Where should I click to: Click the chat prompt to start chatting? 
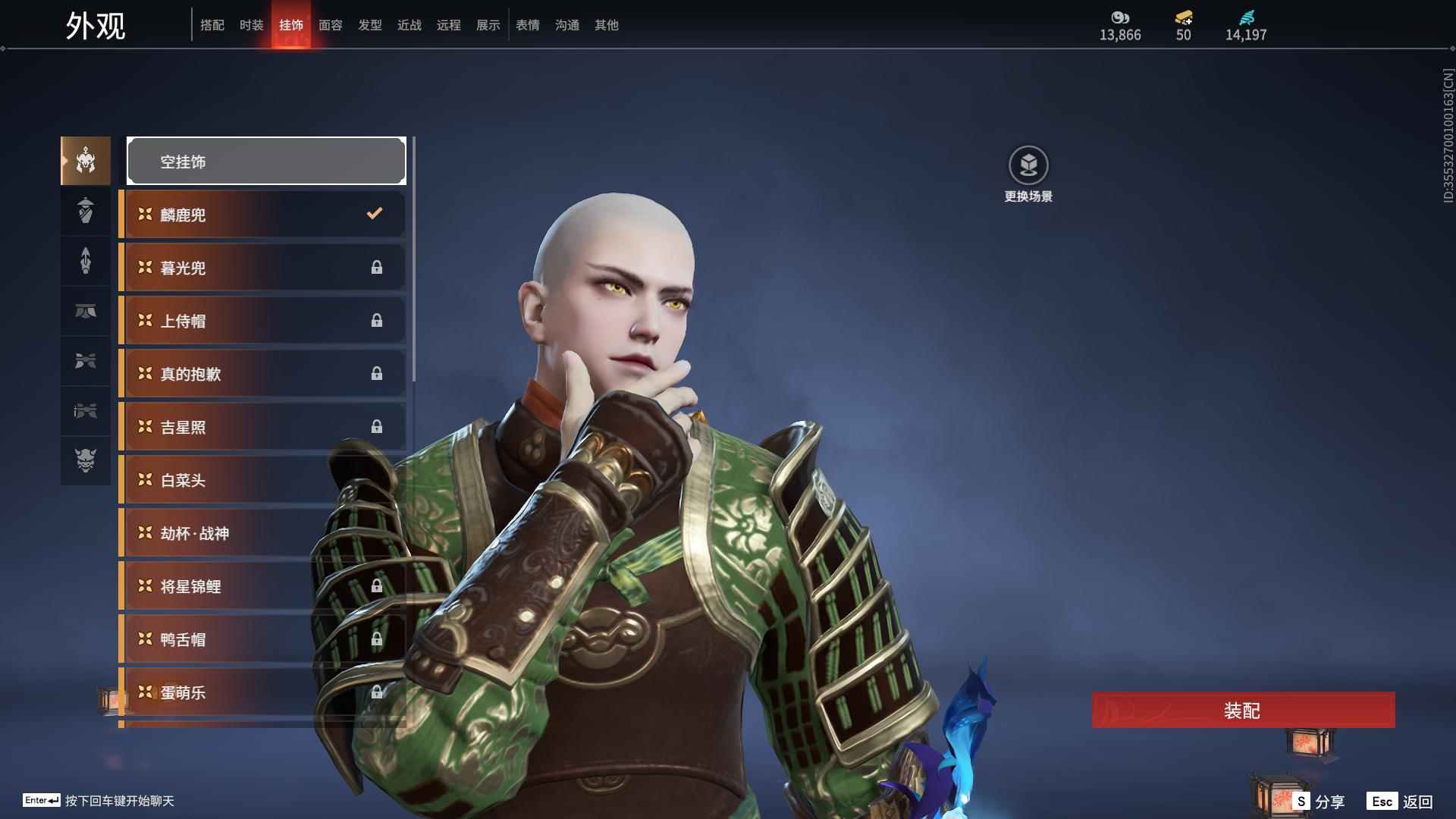click(119, 801)
